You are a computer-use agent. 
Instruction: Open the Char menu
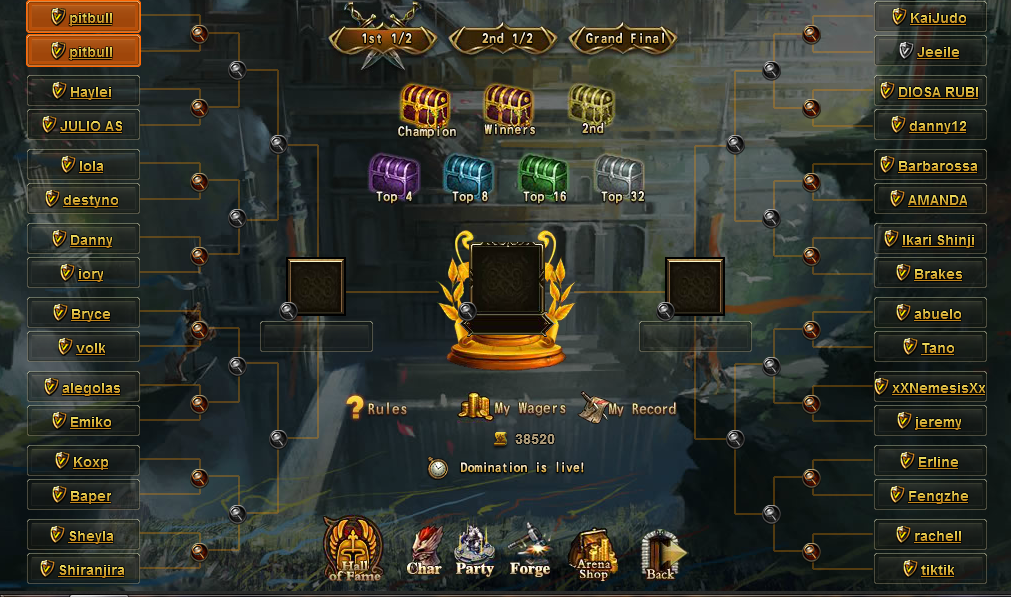click(424, 551)
